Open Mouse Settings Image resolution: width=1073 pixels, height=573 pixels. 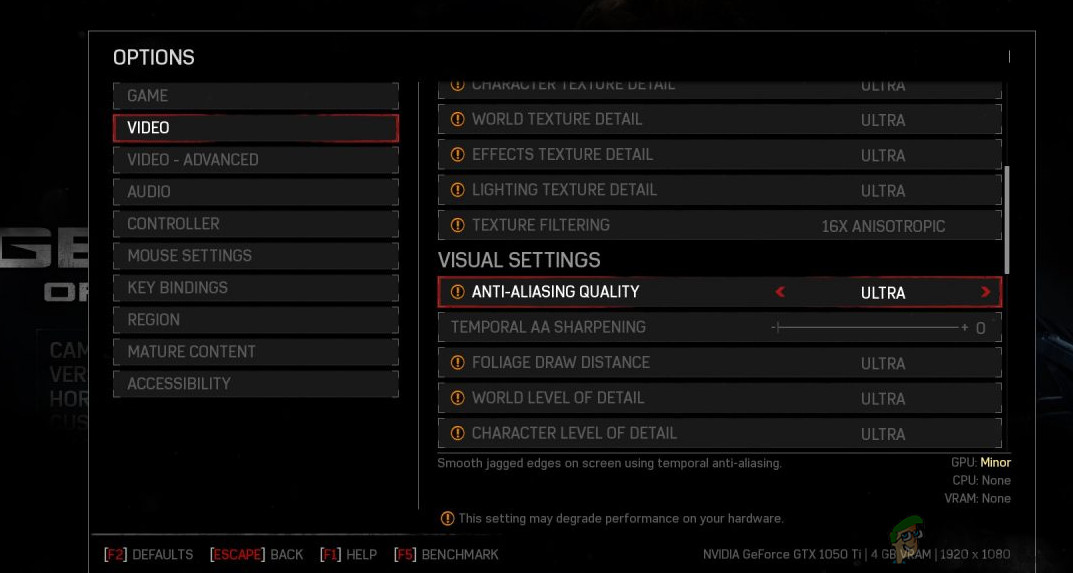[255, 256]
